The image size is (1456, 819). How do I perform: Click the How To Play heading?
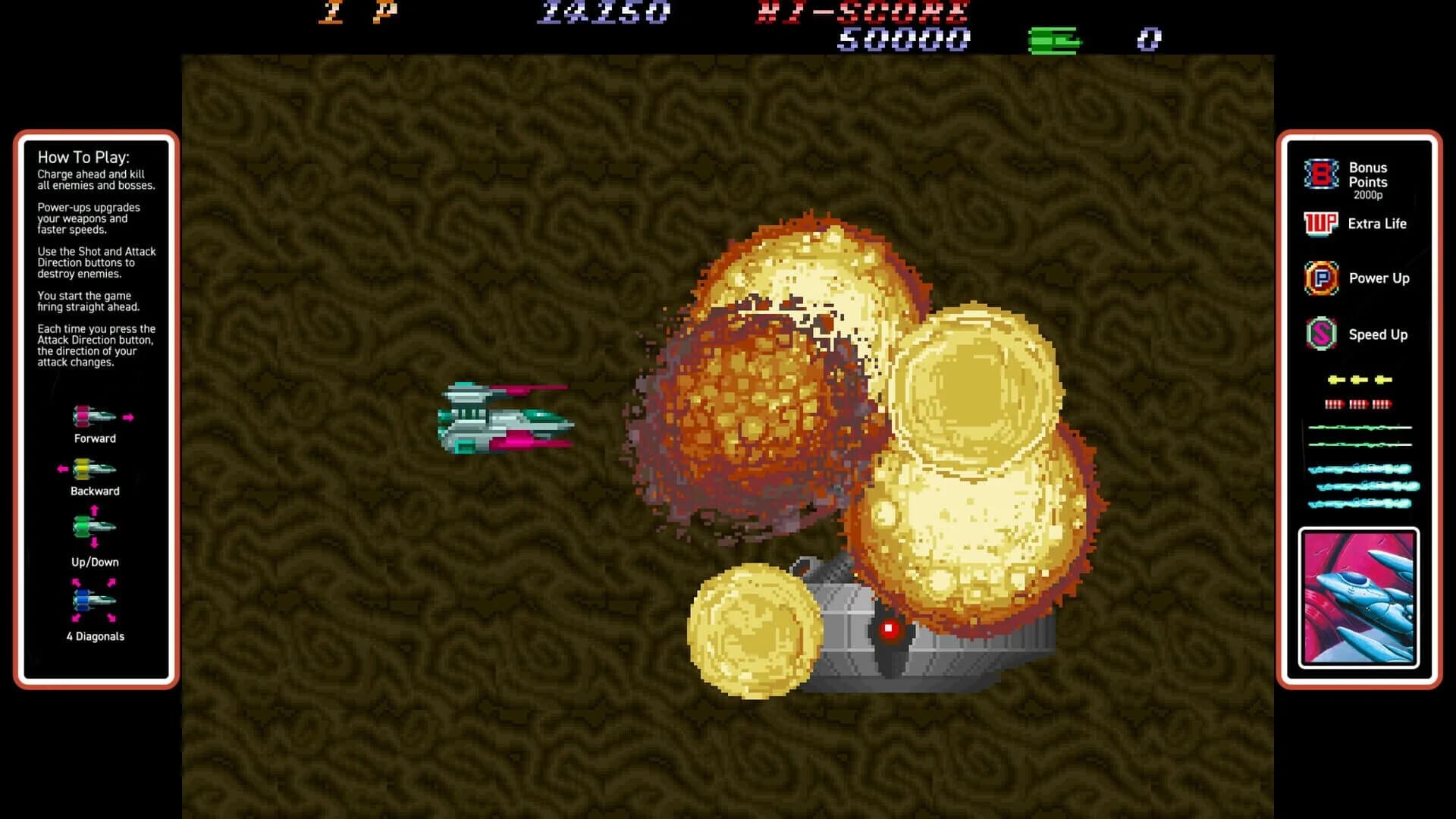(x=85, y=158)
